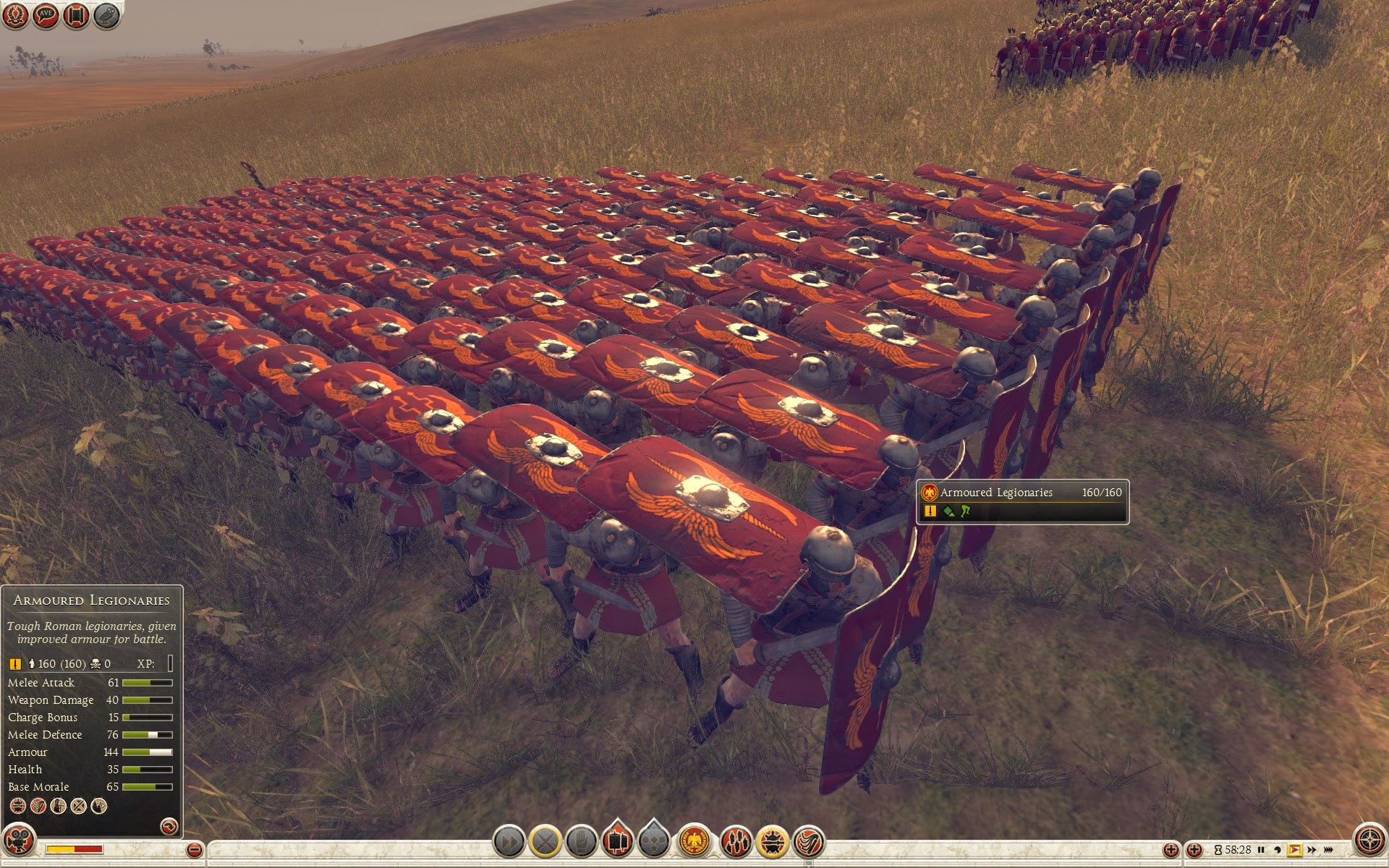Toggle run with double-arrow button
1389x868 pixels.
(x=509, y=842)
